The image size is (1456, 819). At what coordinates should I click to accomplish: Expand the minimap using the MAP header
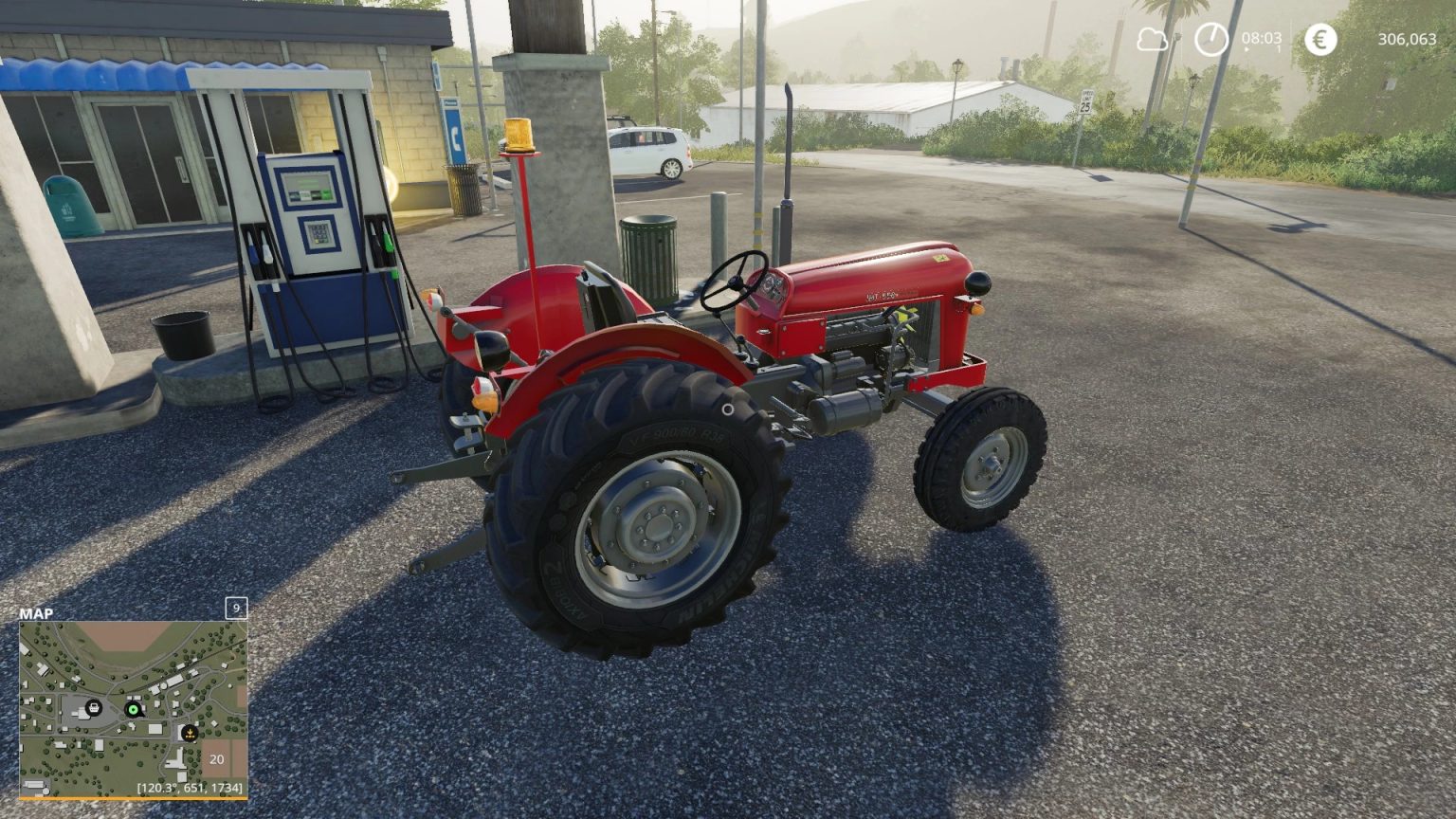click(x=36, y=614)
